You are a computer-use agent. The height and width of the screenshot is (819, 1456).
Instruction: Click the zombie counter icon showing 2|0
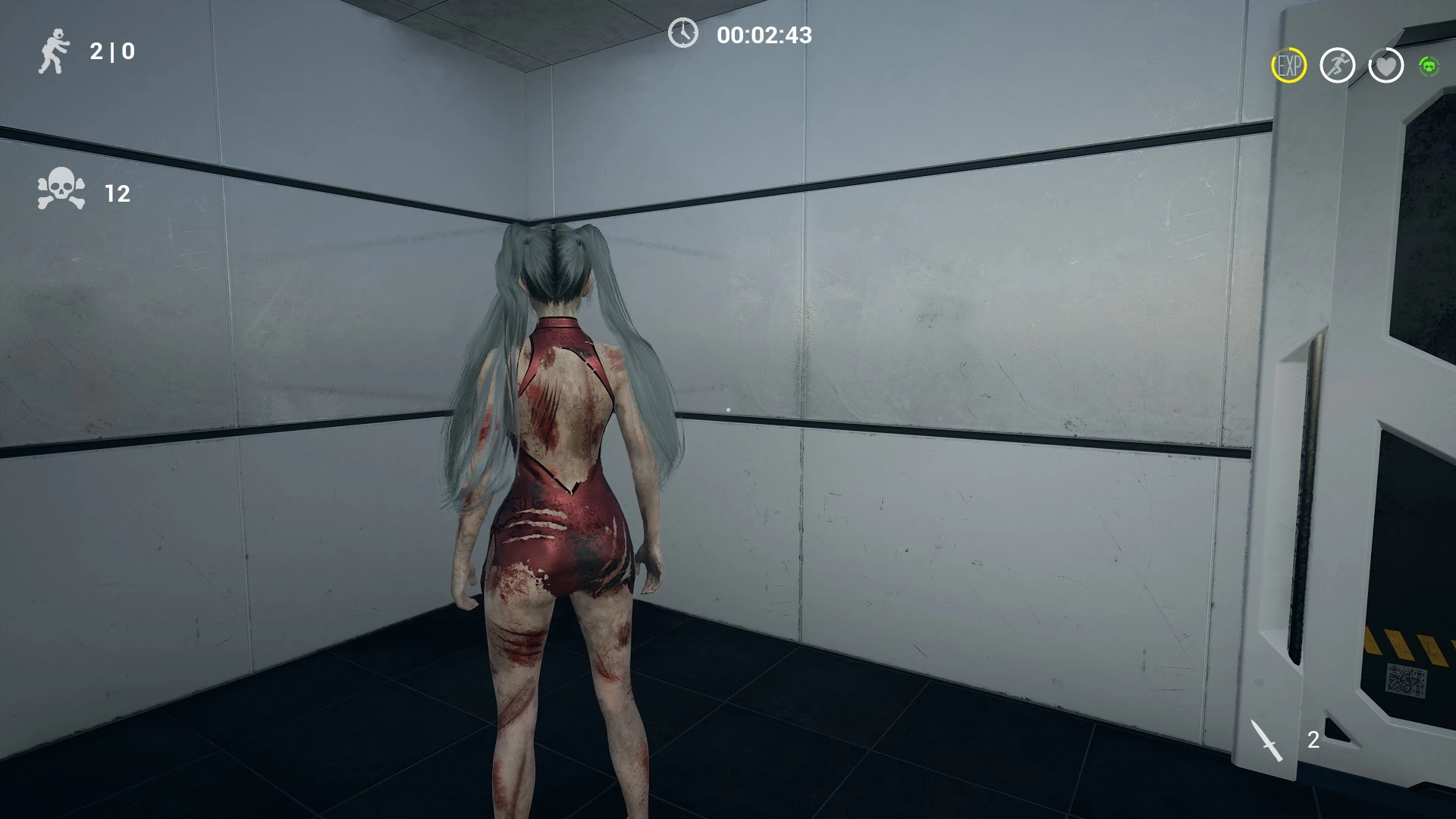click(x=55, y=50)
